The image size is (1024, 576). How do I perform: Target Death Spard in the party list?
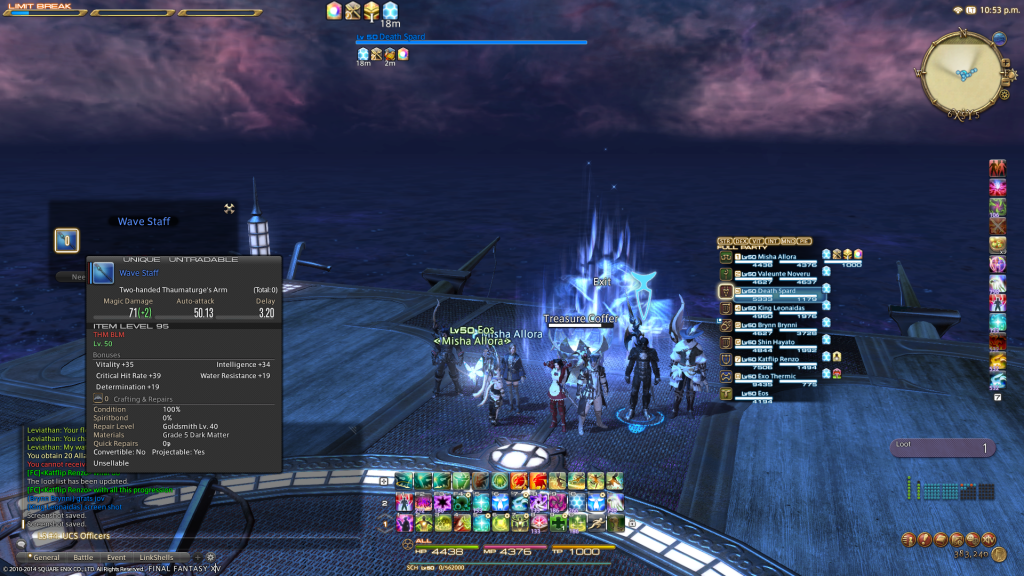point(770,291)
